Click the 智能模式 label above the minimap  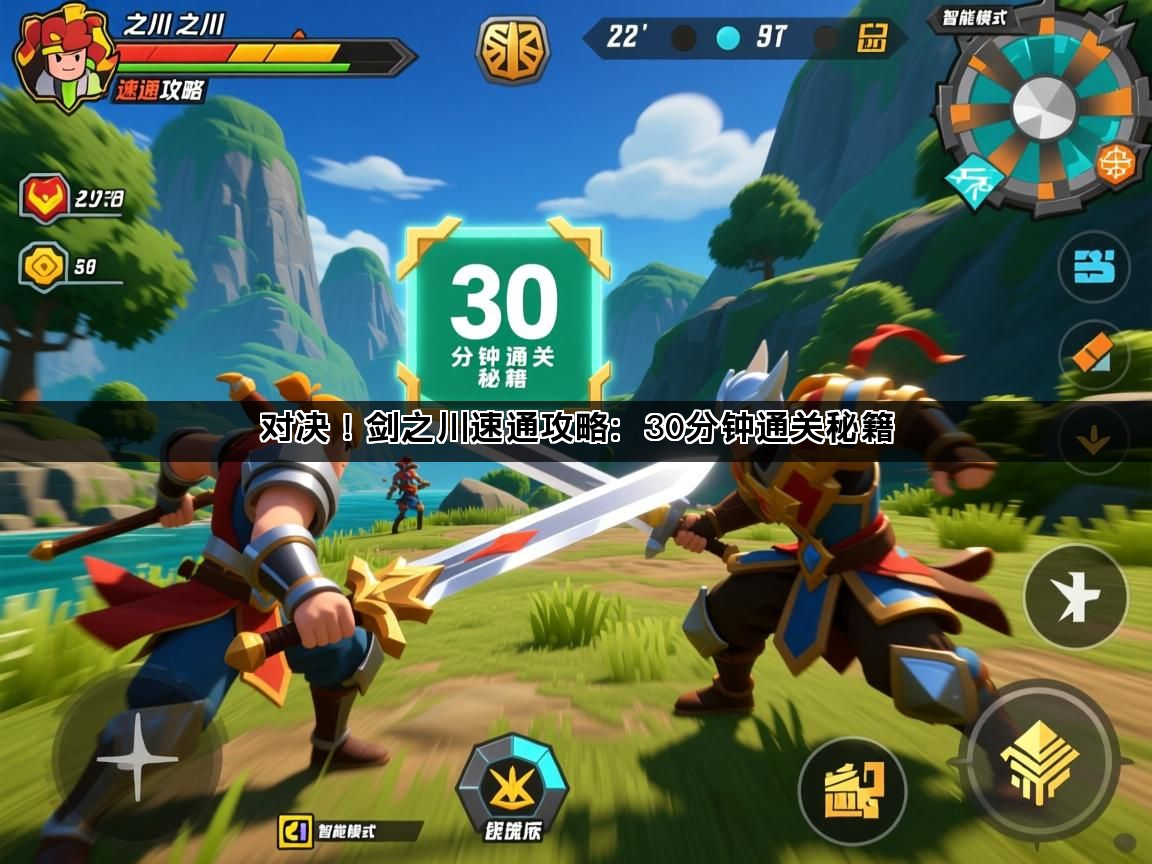[973, 17]
